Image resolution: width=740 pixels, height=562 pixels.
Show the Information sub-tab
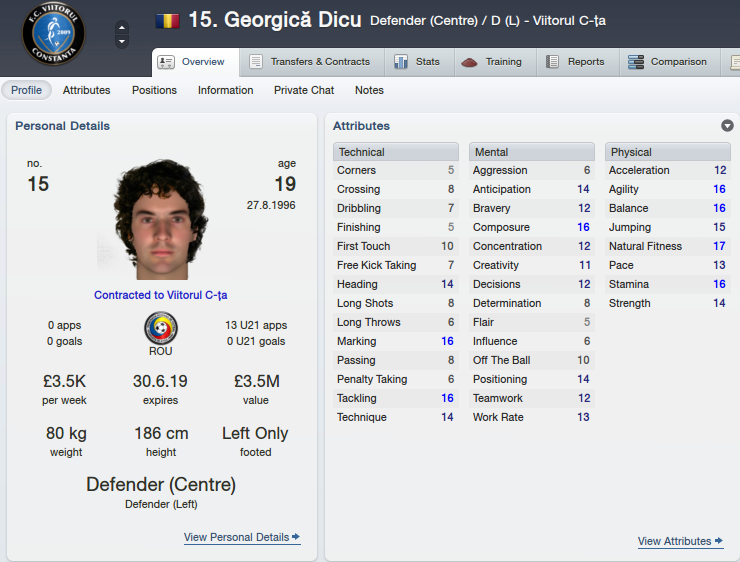pos(226,90)
